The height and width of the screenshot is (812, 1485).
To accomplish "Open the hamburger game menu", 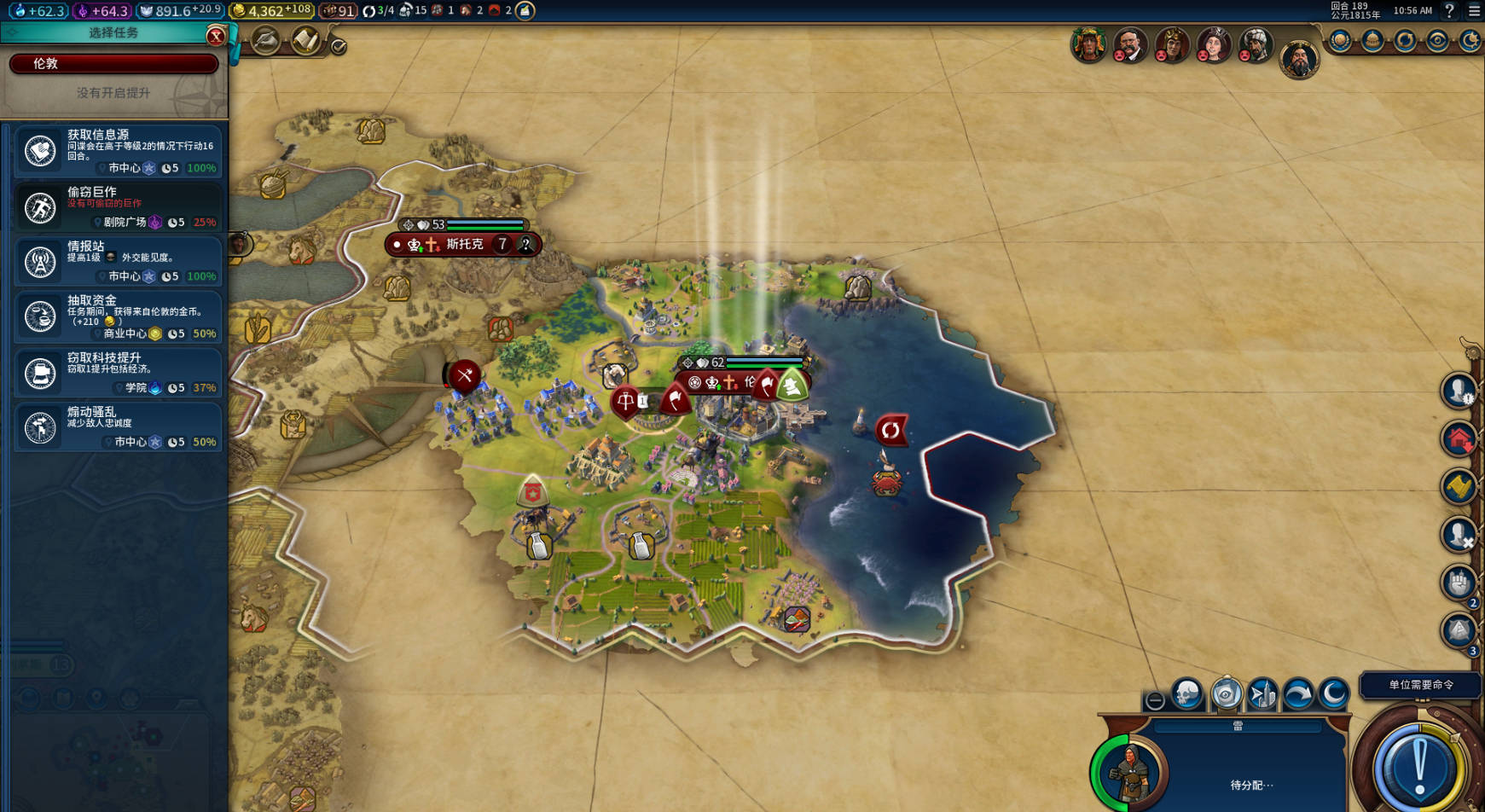I will [1474, 11].
